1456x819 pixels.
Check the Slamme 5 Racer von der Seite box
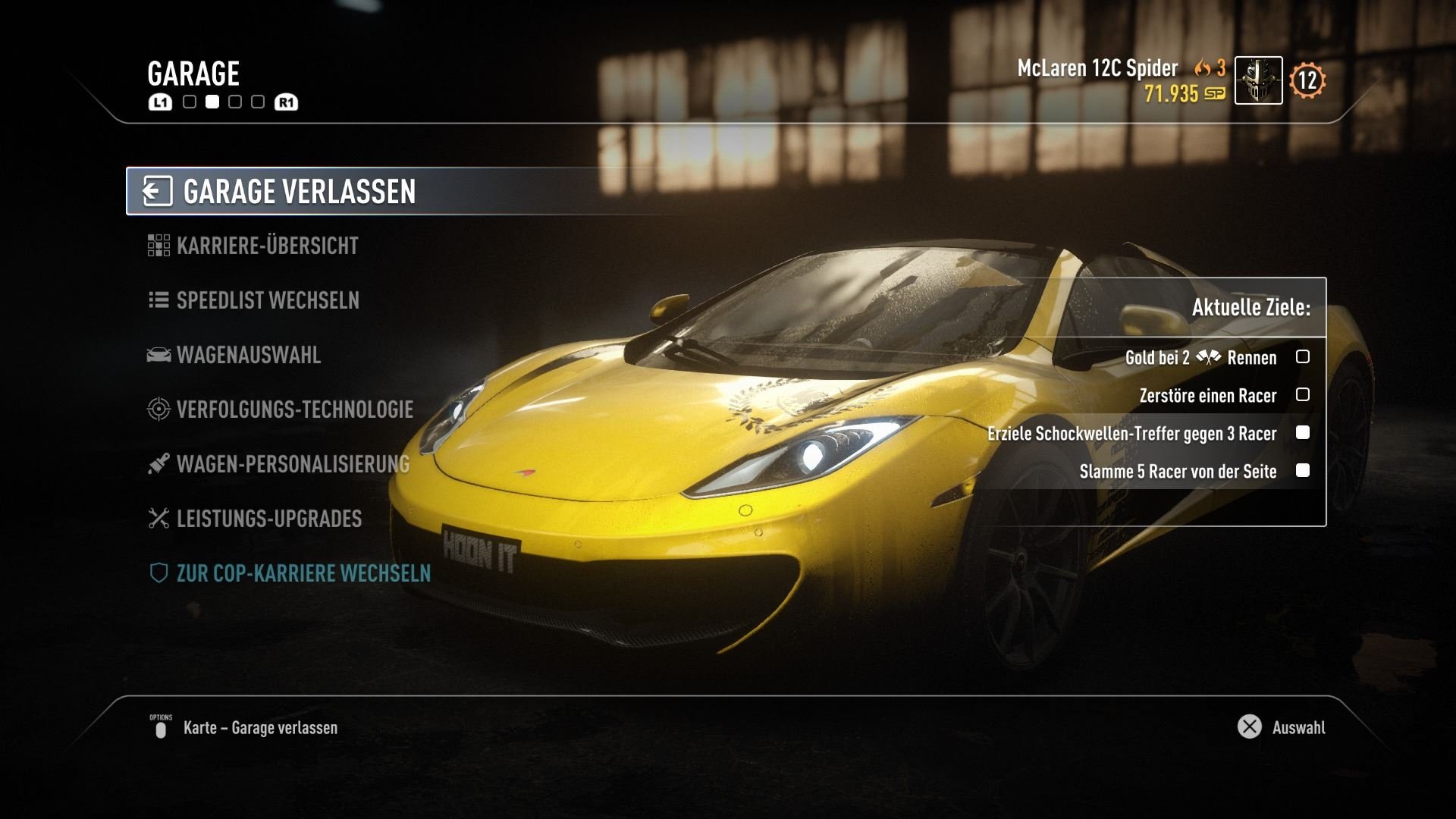point(1304,472)
